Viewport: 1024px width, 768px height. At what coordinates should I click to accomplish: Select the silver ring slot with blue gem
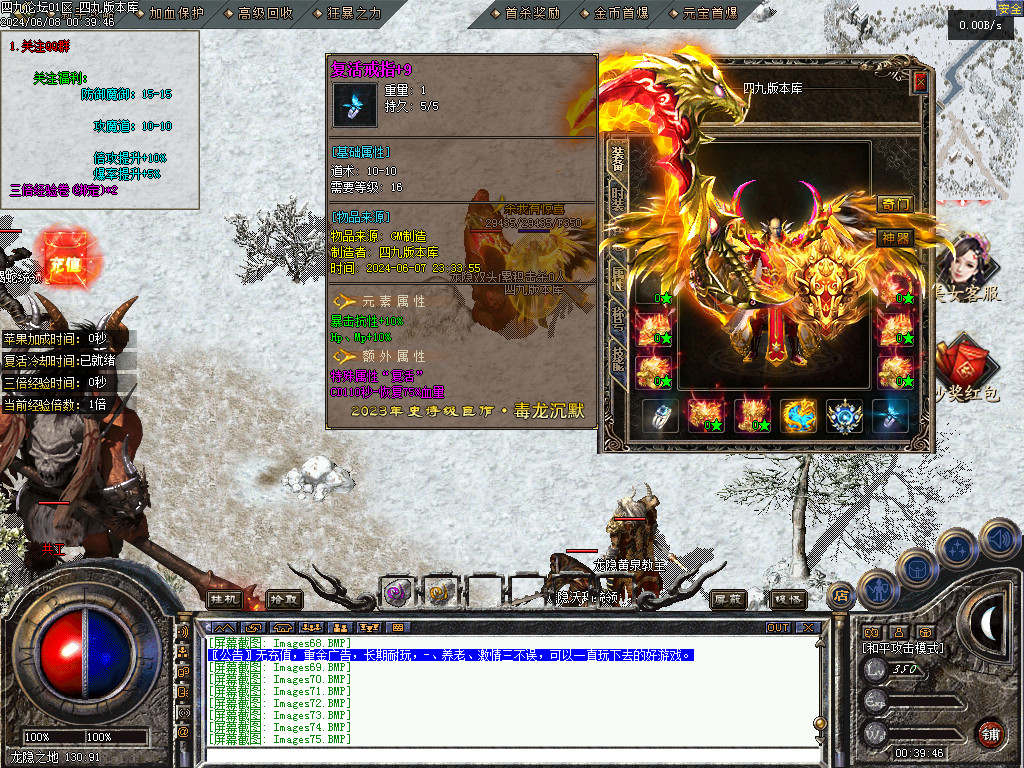[x=660, y=415]
